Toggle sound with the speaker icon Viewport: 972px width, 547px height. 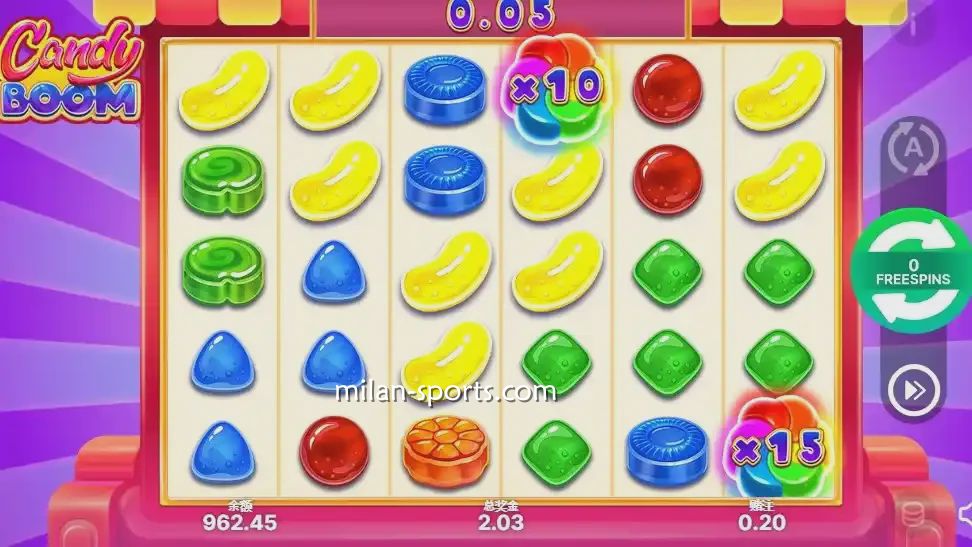pyautogui.click(x=962, y=517)
